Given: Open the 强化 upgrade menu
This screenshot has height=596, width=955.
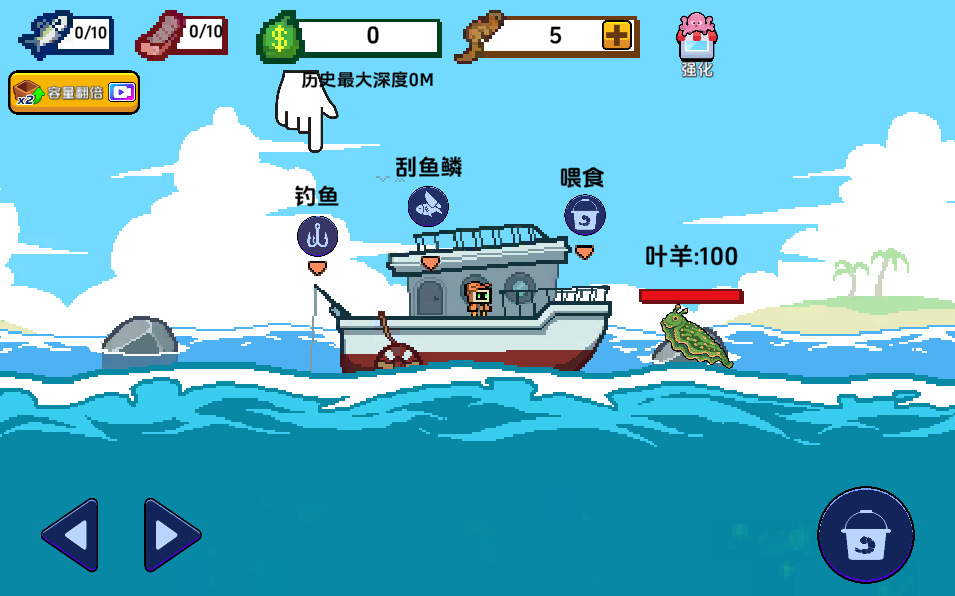Looking at the screenshot, I should click(x=696, y=43).
